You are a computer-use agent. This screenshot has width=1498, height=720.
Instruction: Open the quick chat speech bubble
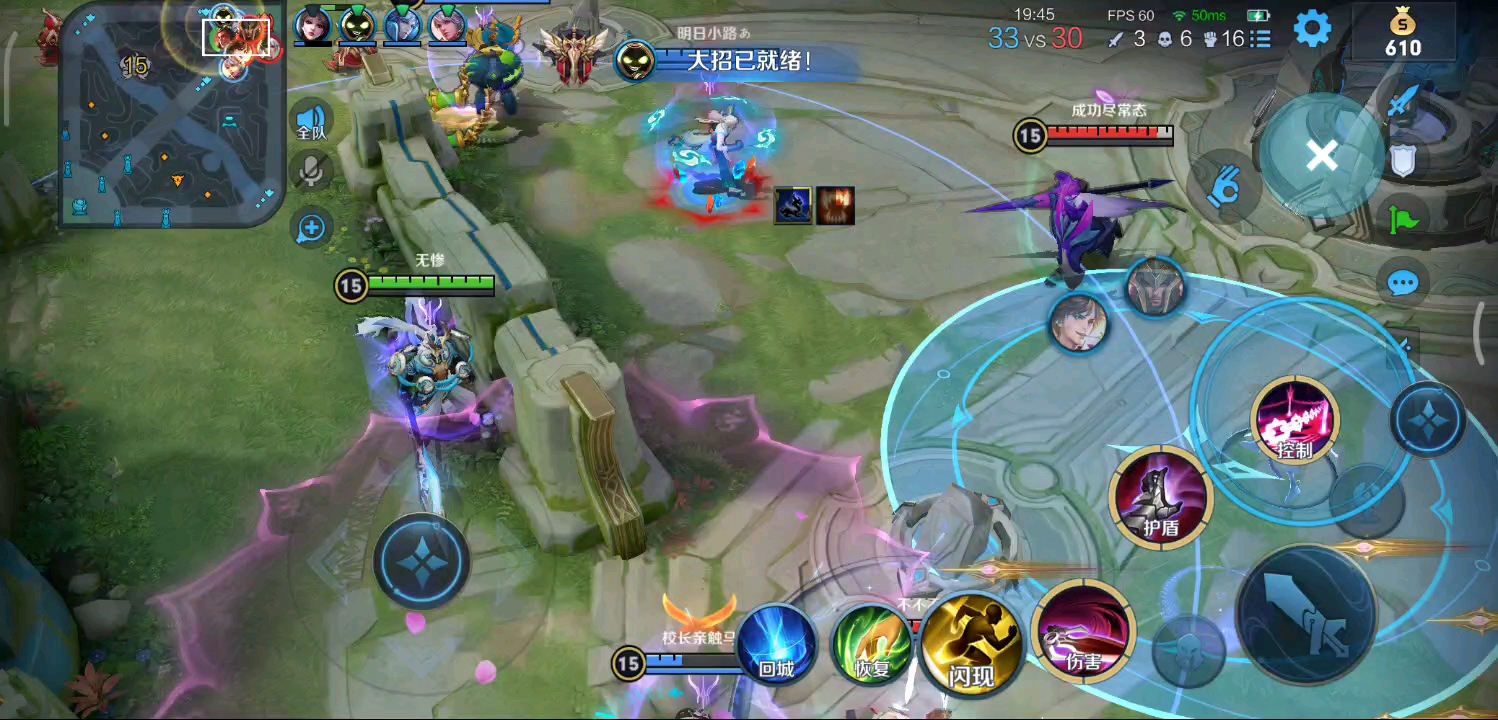click(x=1403, y=283)
